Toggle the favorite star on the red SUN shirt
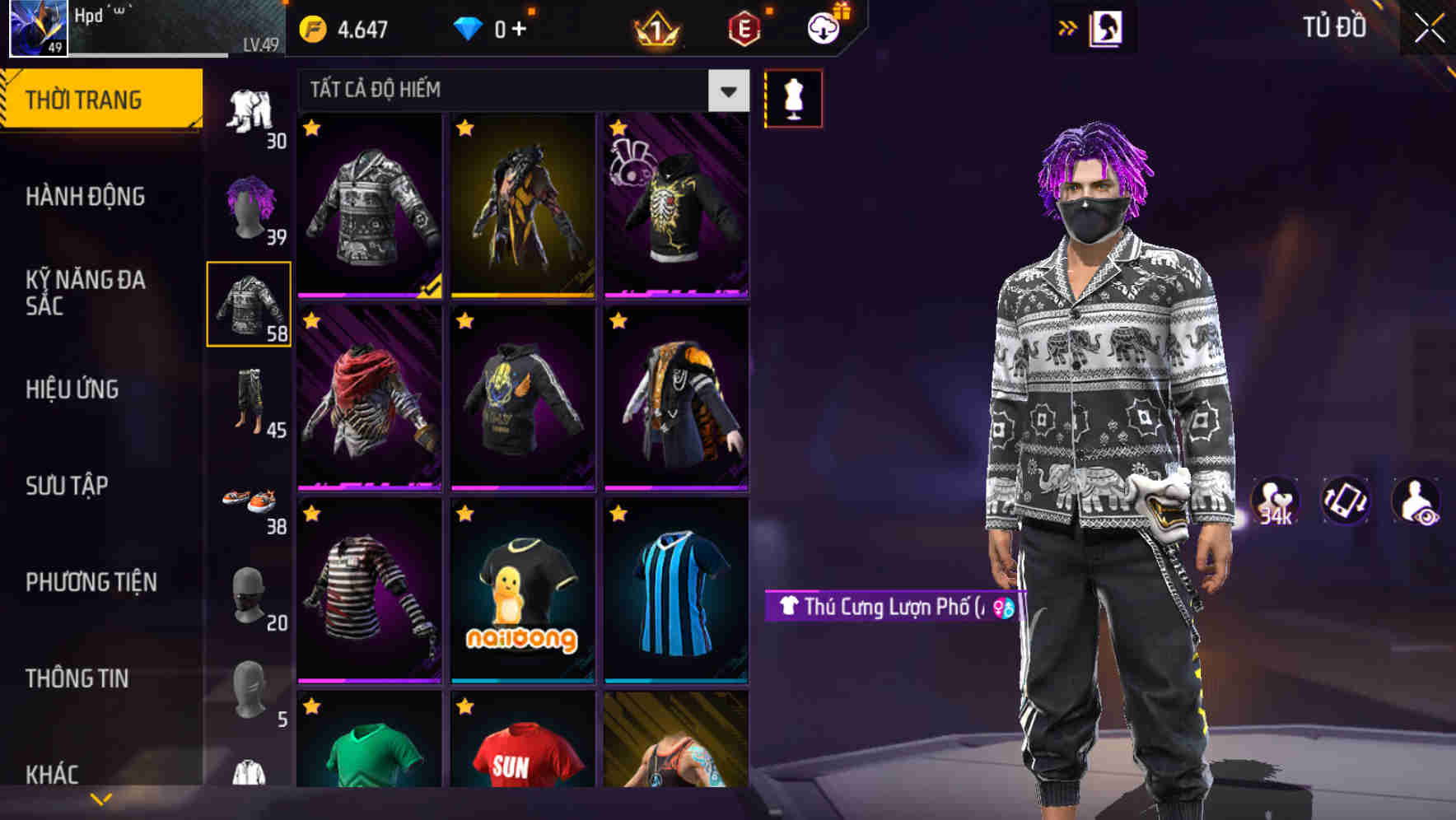Viewport: 1456px width, 820px height. (465, 706)
